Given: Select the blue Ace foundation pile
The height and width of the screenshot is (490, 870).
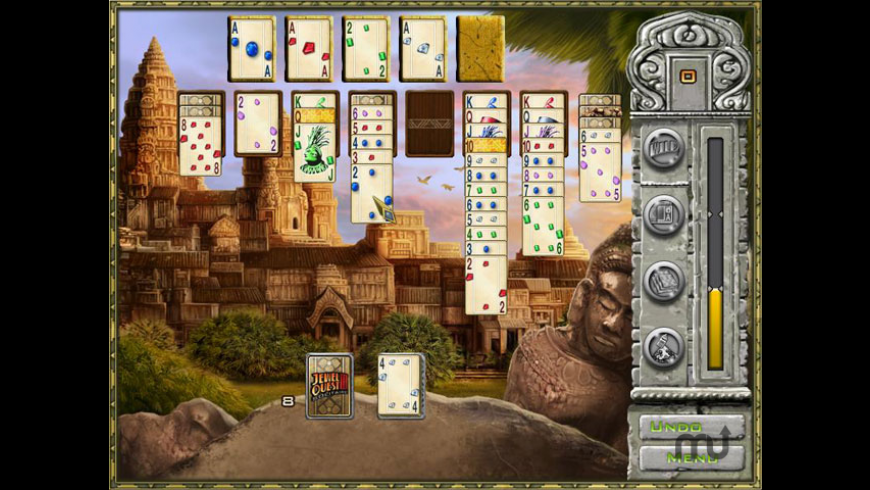Looking at the screenshot, I should click(251, 48).
